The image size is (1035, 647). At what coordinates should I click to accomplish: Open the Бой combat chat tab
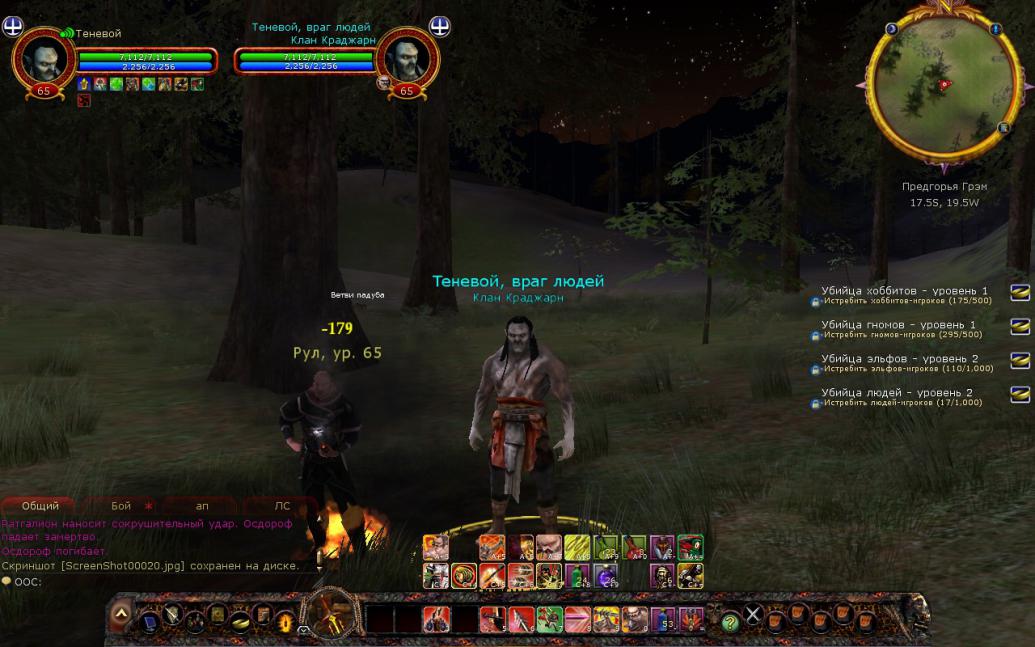pyautogui.click(x=121, y=506)
